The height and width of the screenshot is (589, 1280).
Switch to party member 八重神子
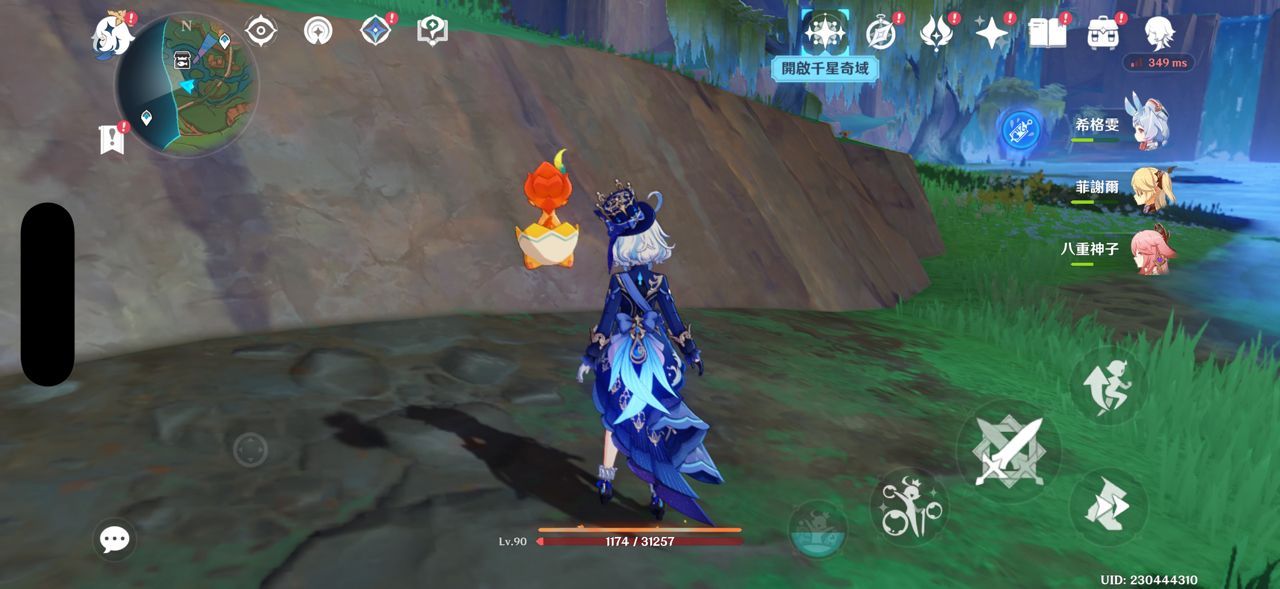tap(1150, 249)
